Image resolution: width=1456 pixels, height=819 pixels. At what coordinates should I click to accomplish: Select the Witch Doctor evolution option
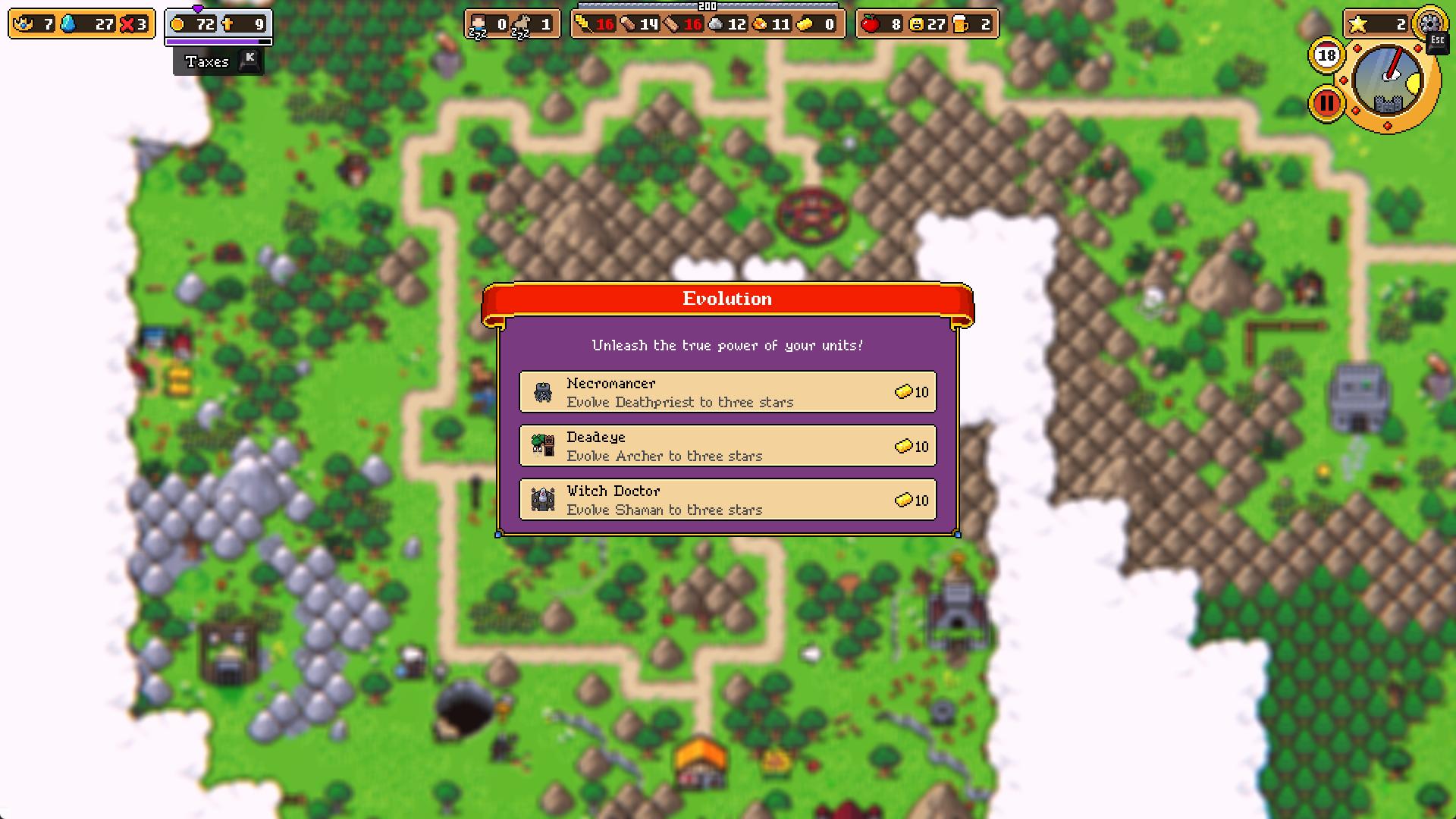726,500
